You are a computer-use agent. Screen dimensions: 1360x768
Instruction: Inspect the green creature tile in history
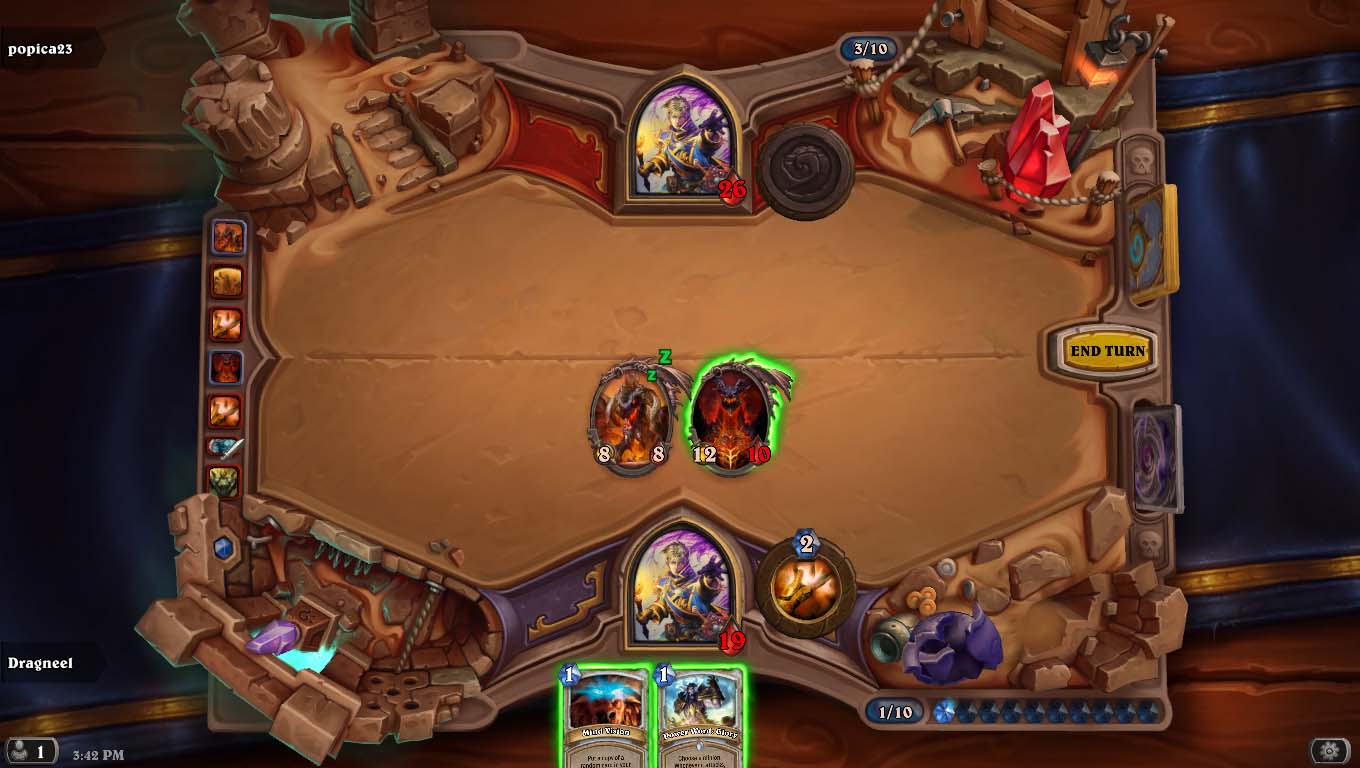226,482
